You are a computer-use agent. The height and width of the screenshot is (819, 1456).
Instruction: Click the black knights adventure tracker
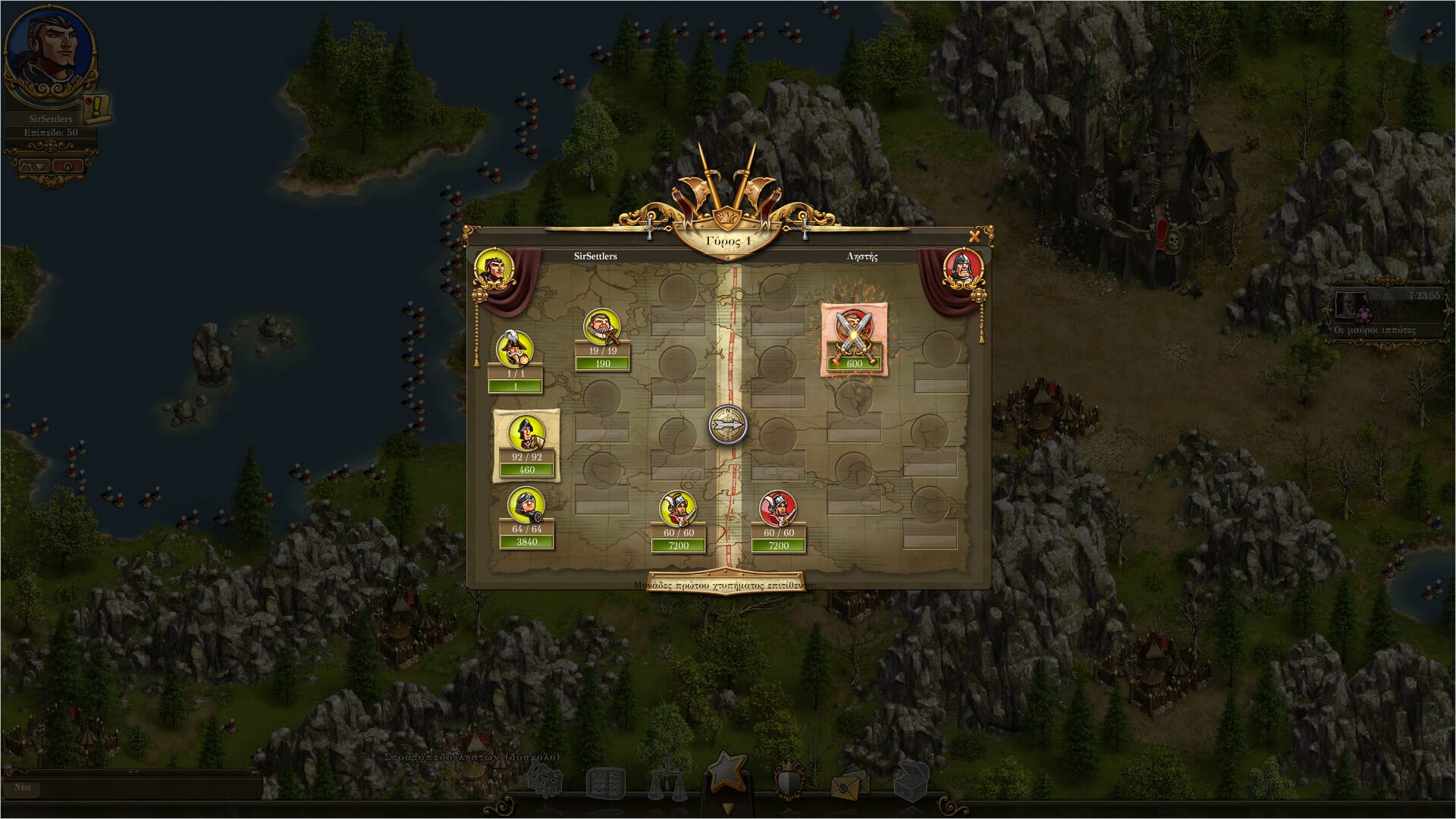1385,312
